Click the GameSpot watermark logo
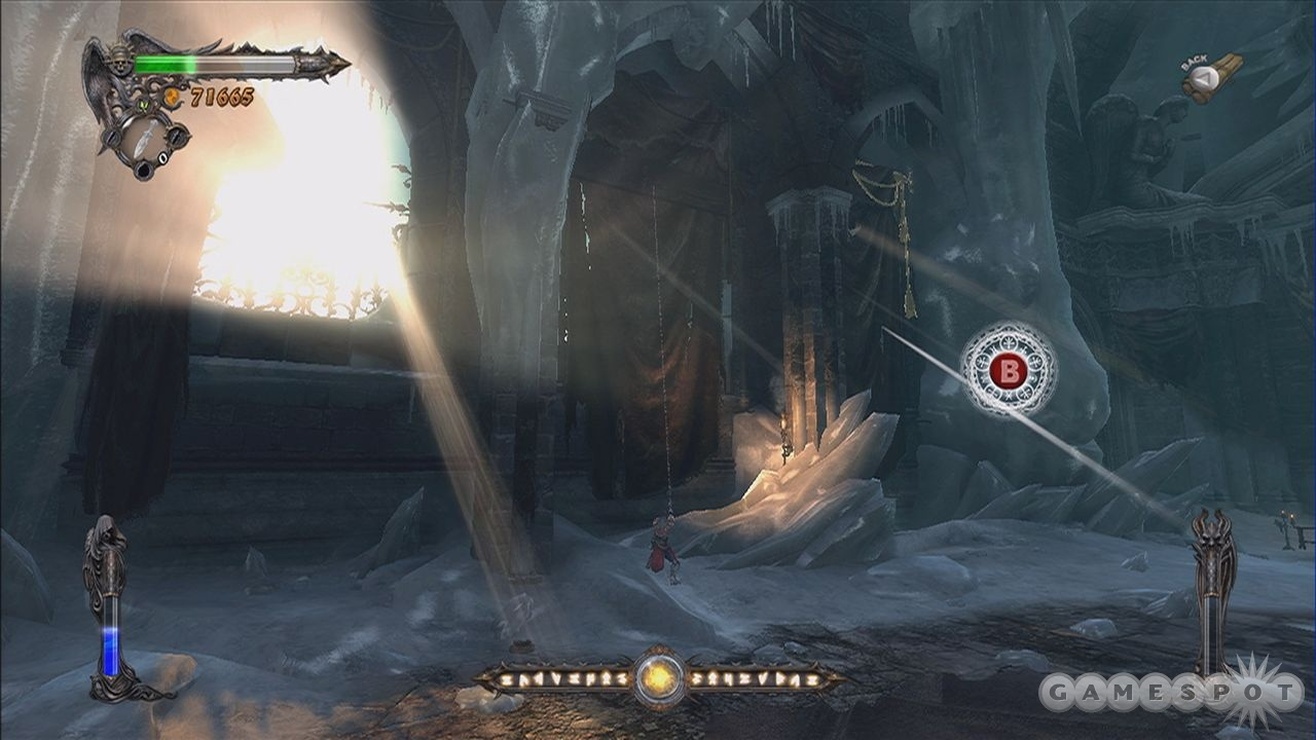The image size is (1316, 740). 1171,692
